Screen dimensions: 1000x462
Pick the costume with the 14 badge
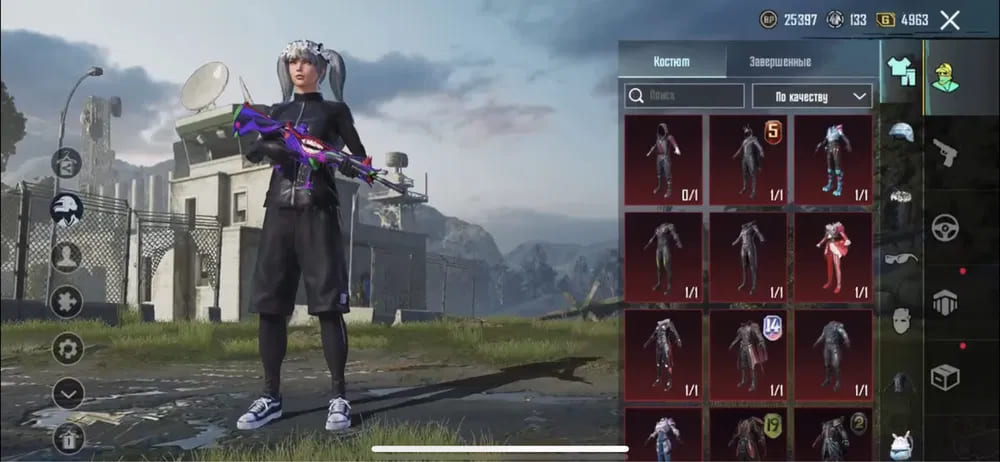749,353
